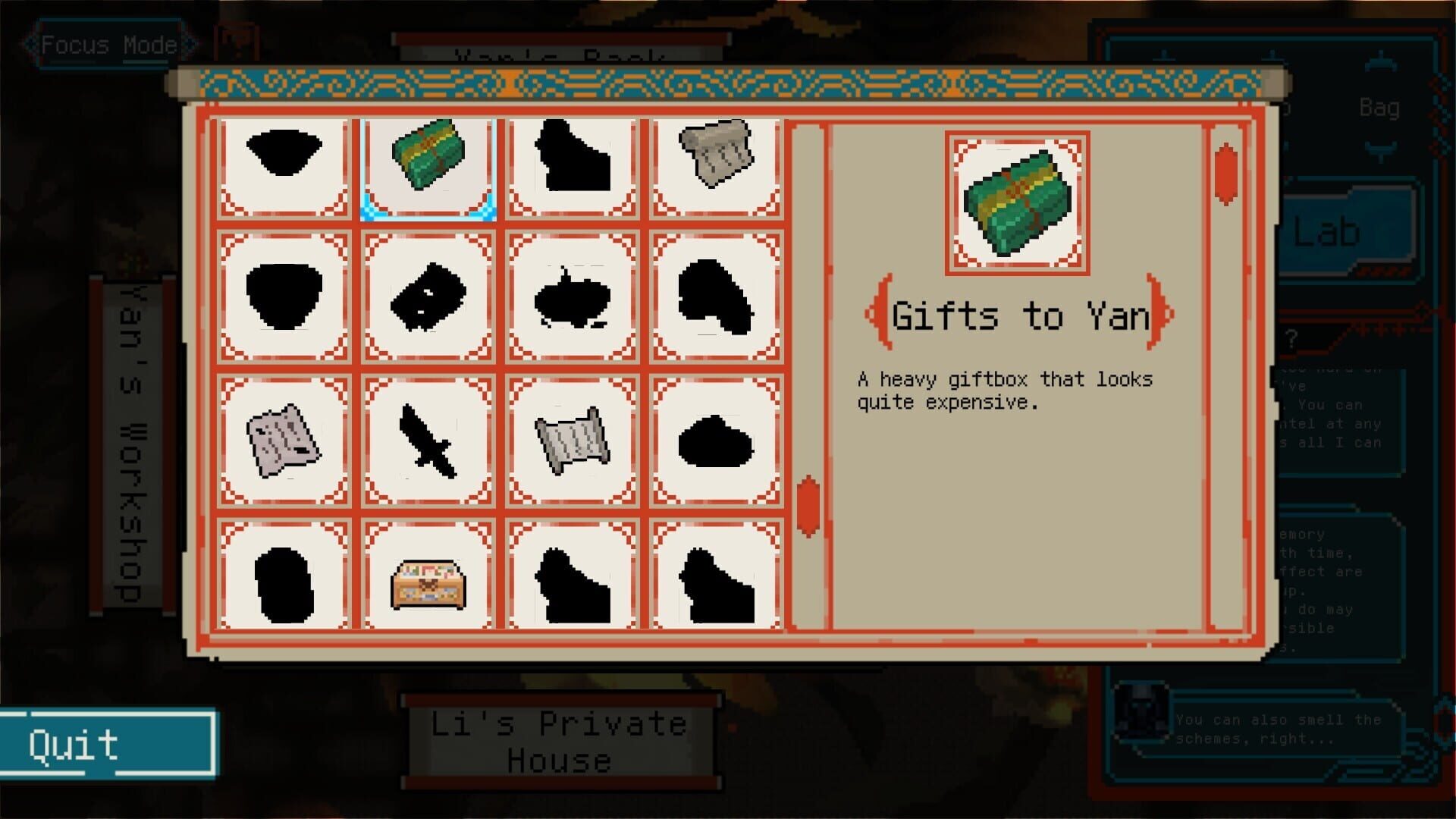Viewport: 1456px width, 819px height.
Task: Click the red scrollbar handle on the detail panel
Action: 1226,174
